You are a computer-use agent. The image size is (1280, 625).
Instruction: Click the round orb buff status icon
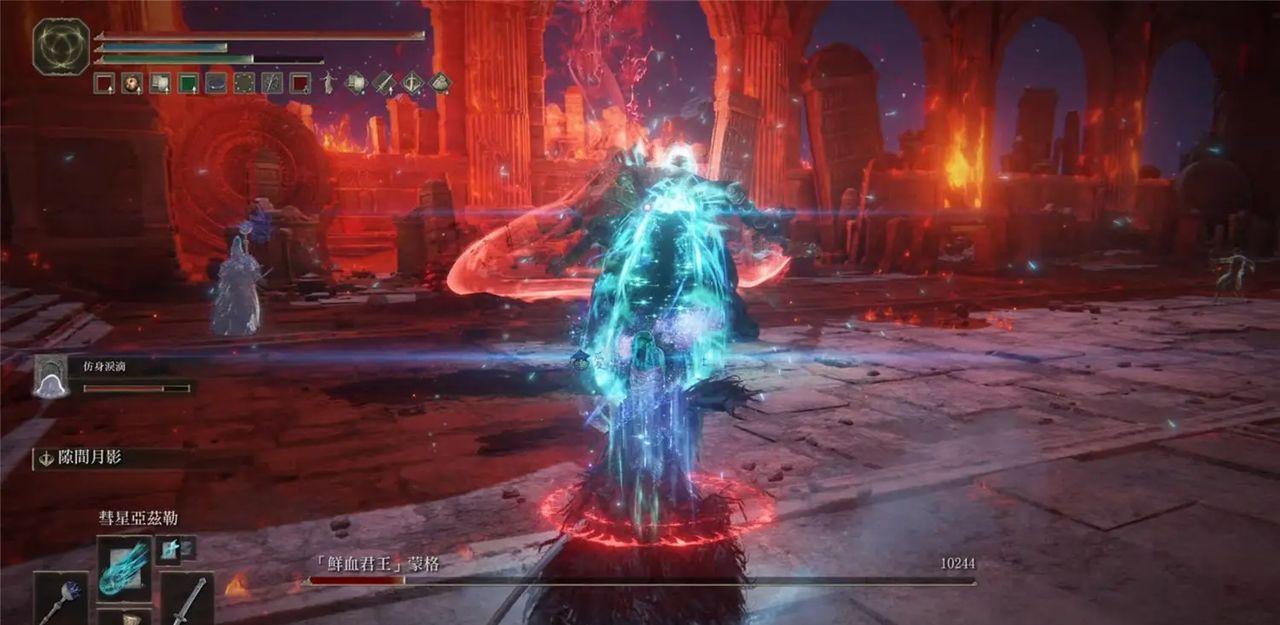click(x=132, y=83)
